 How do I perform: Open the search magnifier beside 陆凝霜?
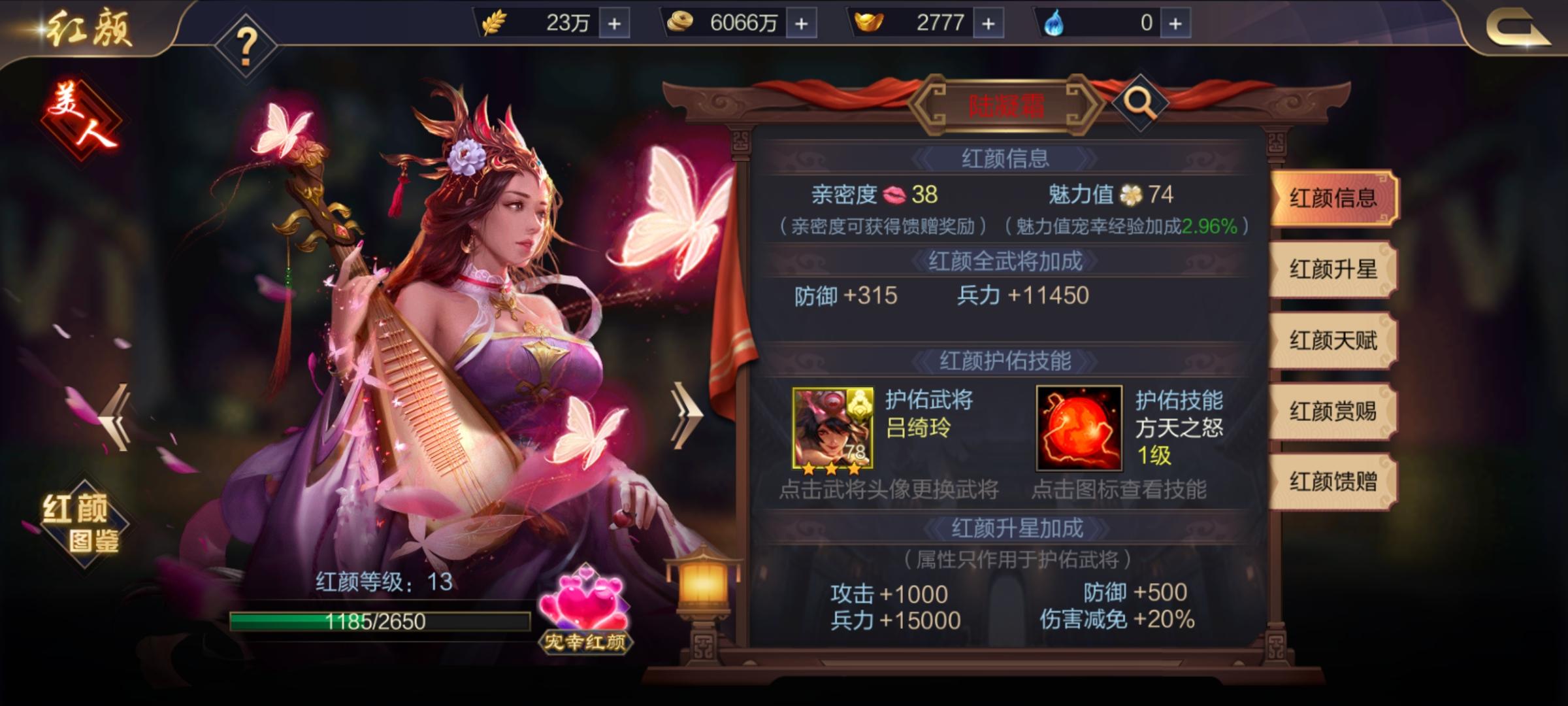[x=1141, y=101]
